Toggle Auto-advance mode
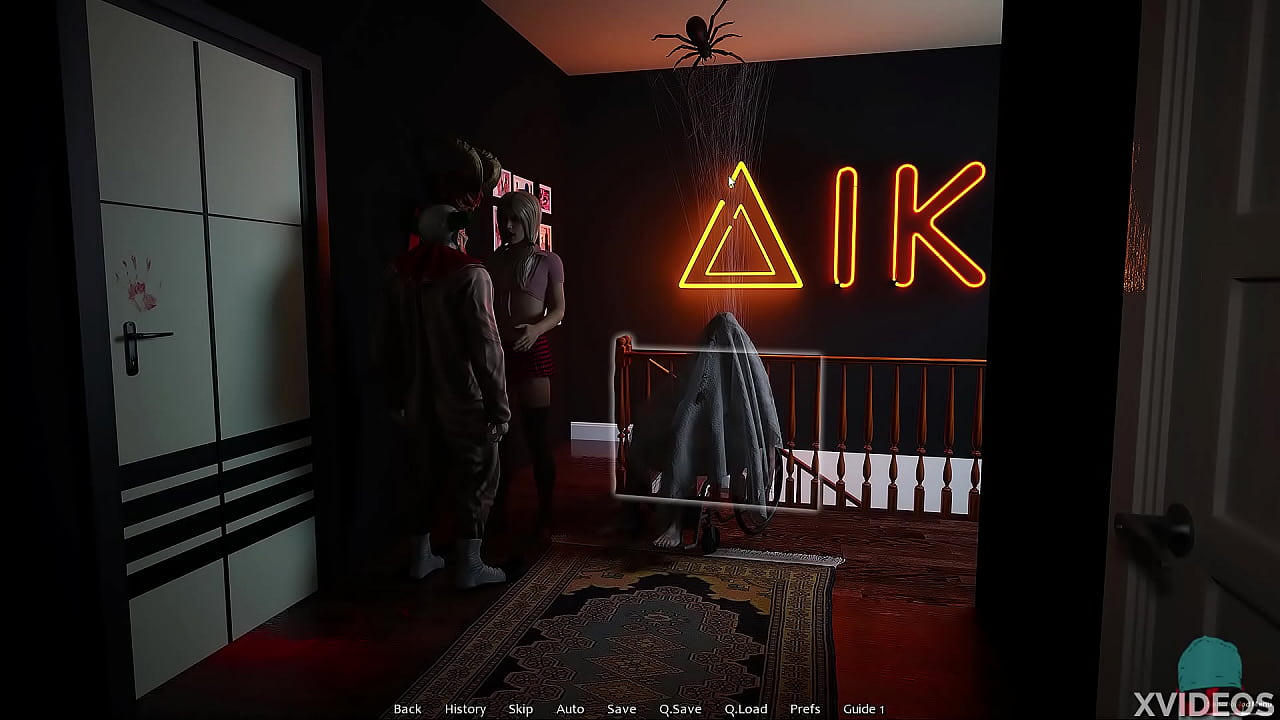 (569, 708)
